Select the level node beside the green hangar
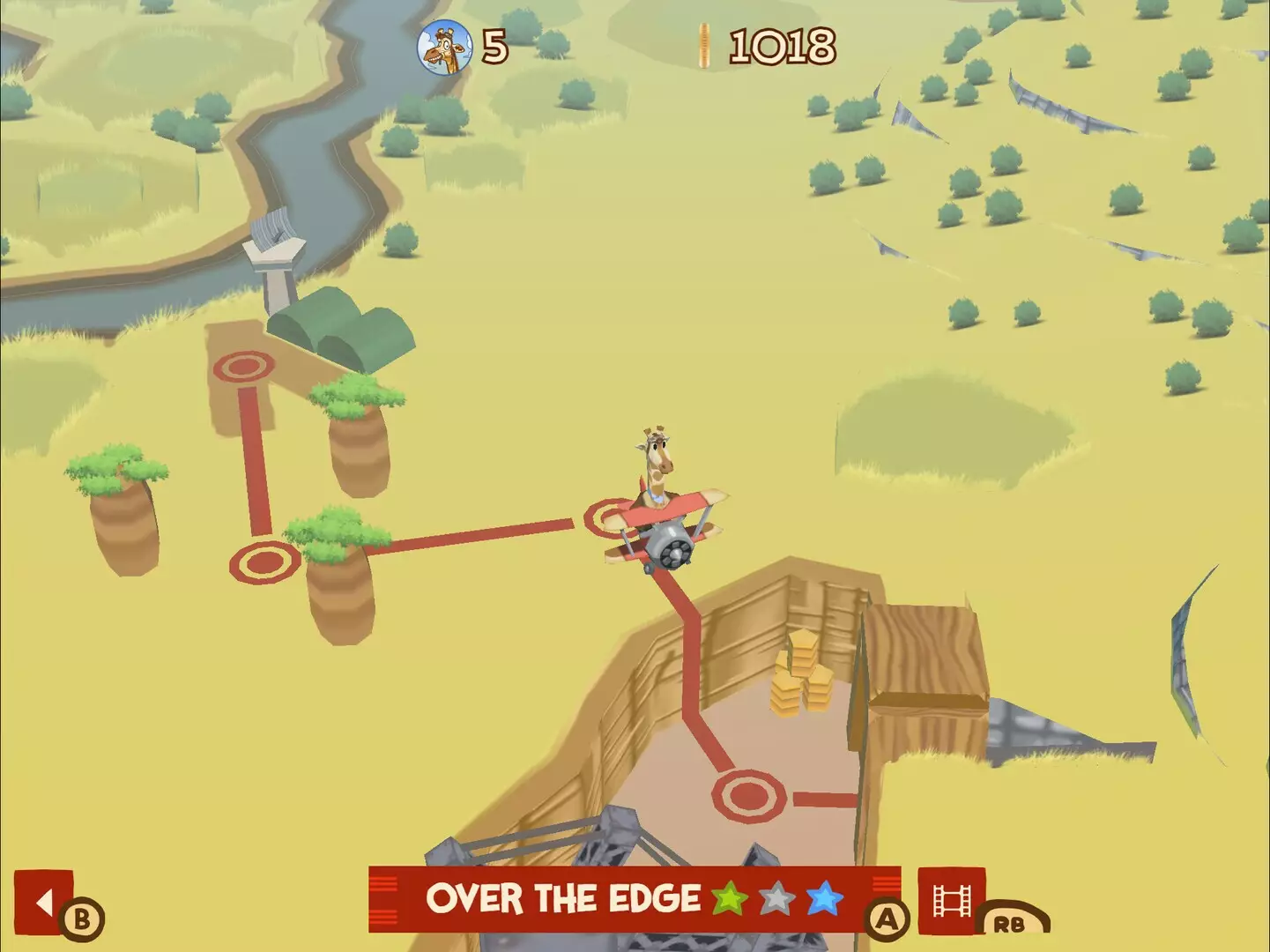Viewport: 1270px width, 952px height. (x=244, y=367)
